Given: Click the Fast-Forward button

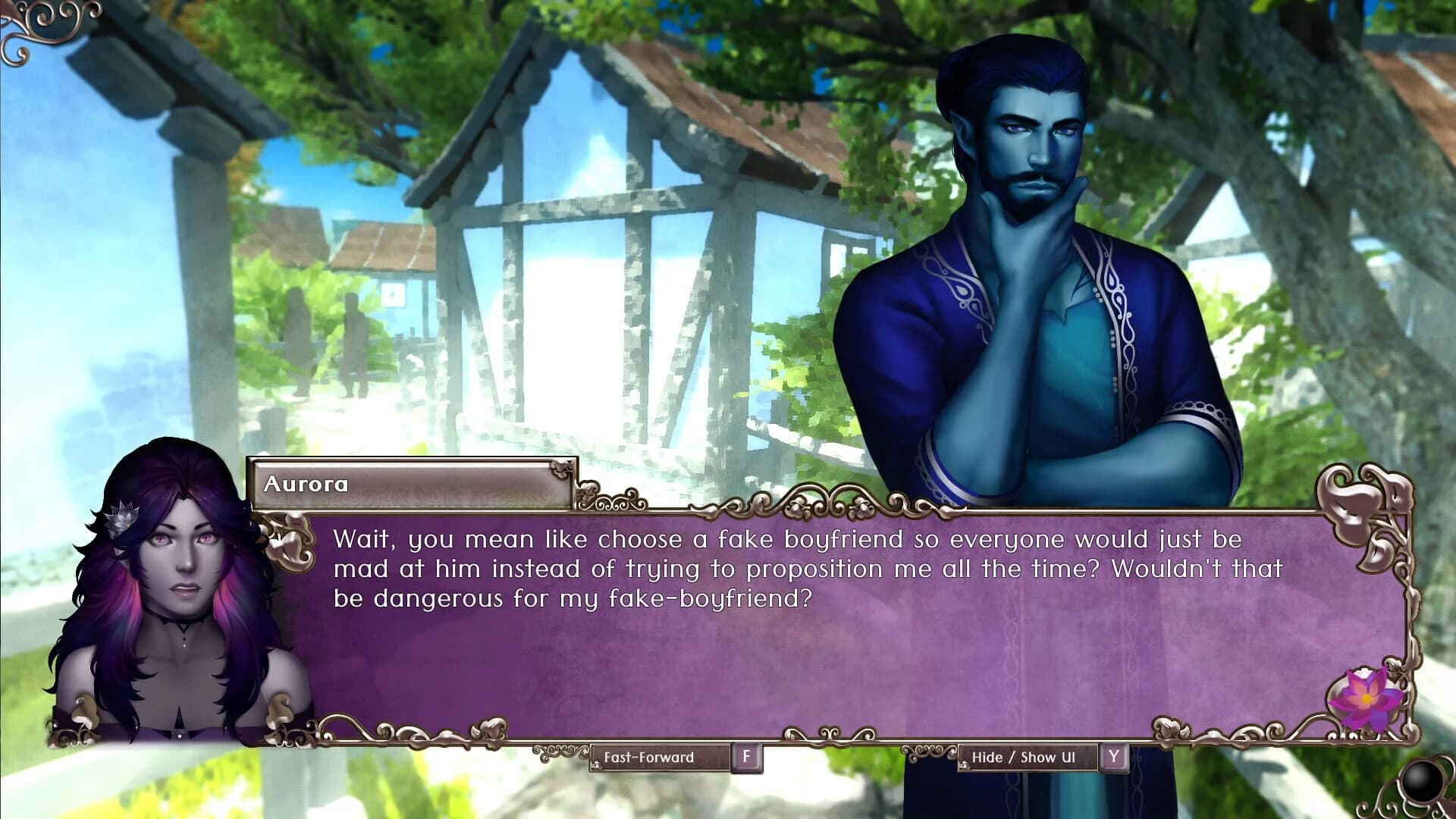Looking at the screenshot, I should [x=648, y=756].
